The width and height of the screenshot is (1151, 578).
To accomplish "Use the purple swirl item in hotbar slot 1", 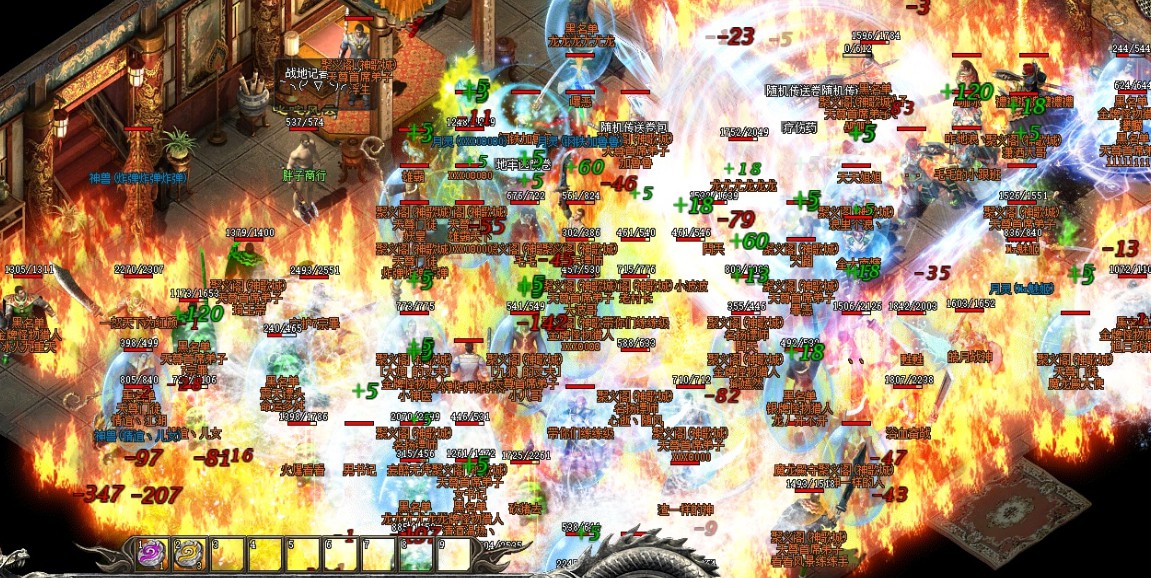I will click(x=153, y=554).
